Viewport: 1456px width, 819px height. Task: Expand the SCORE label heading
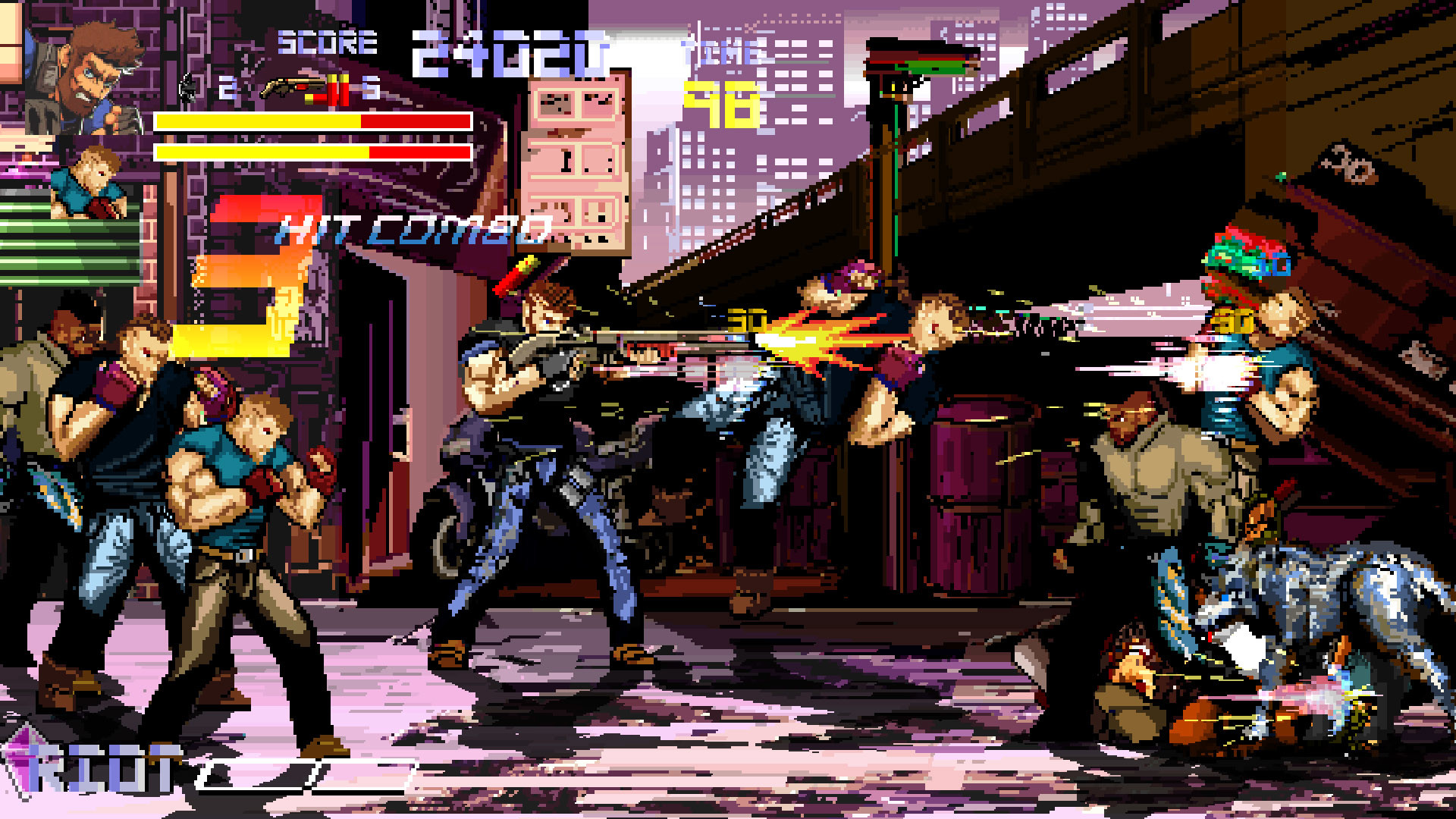coord(326,43)
